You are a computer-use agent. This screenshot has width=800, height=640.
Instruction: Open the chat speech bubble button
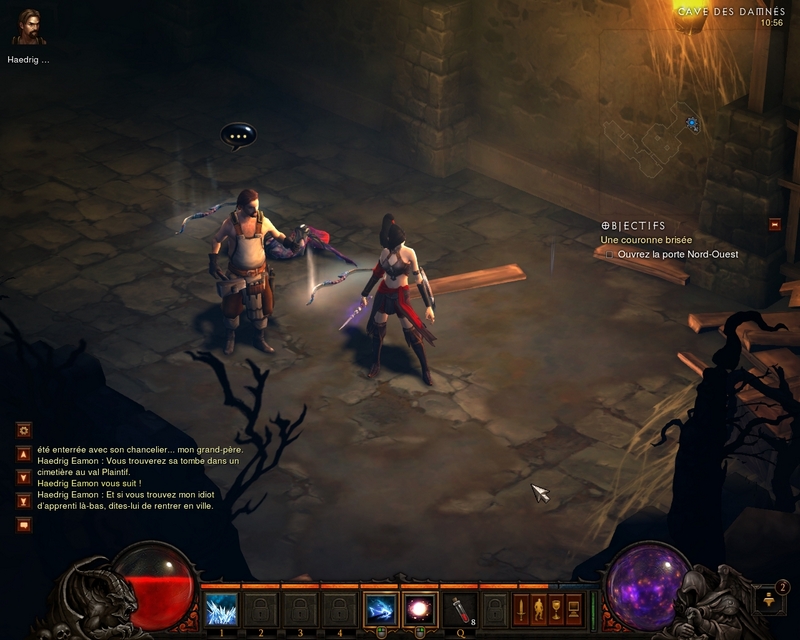tap(24, 524)
